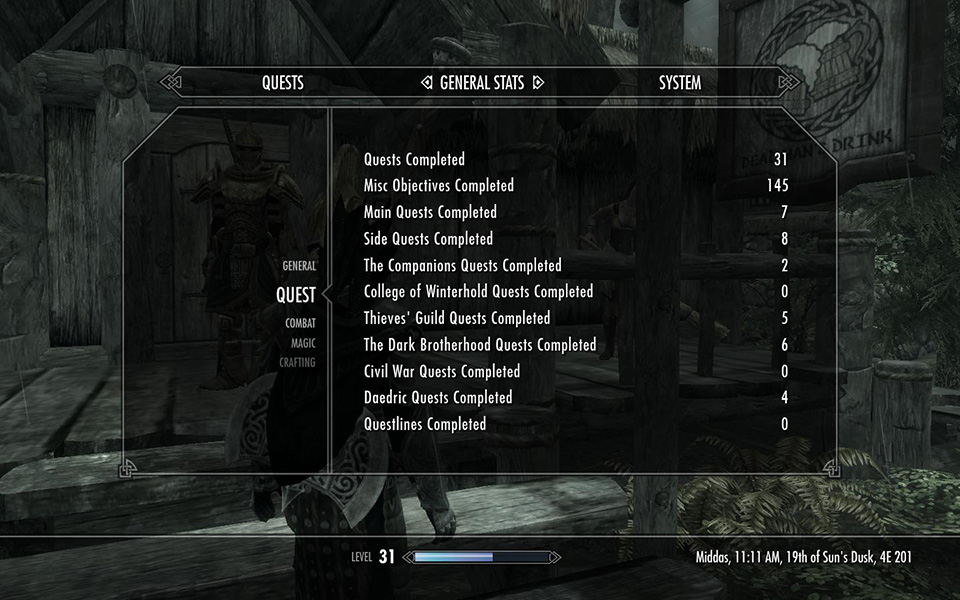Open the Combat stats category
960x600 pixels.
[x=300, y=323]
